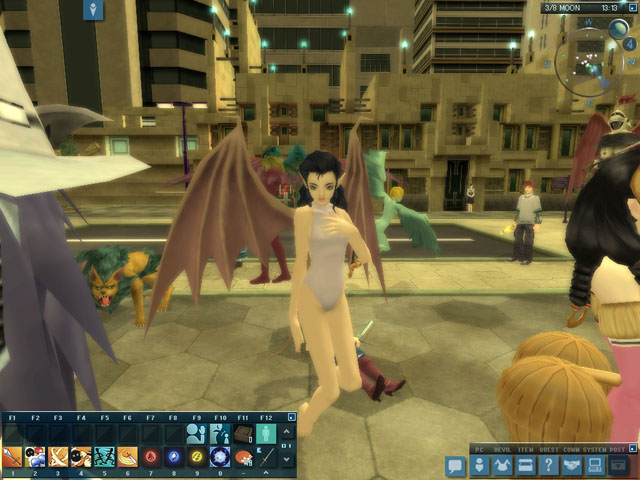Open the wooden box icon under F11
The height and width of the screenshot is (480, 640).
pos(244,433)
